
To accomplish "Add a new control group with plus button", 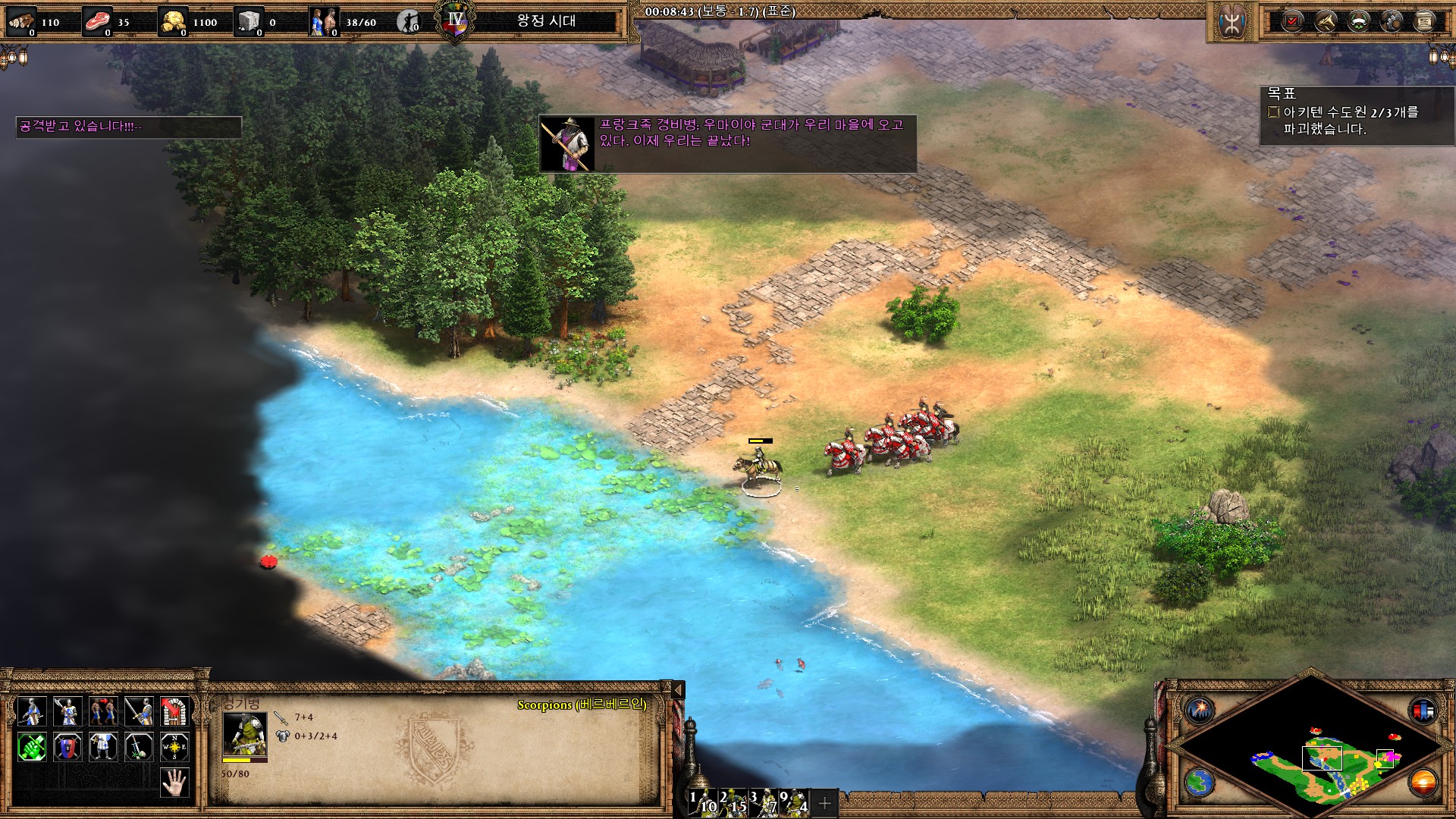I will click(x=825, y=802).
